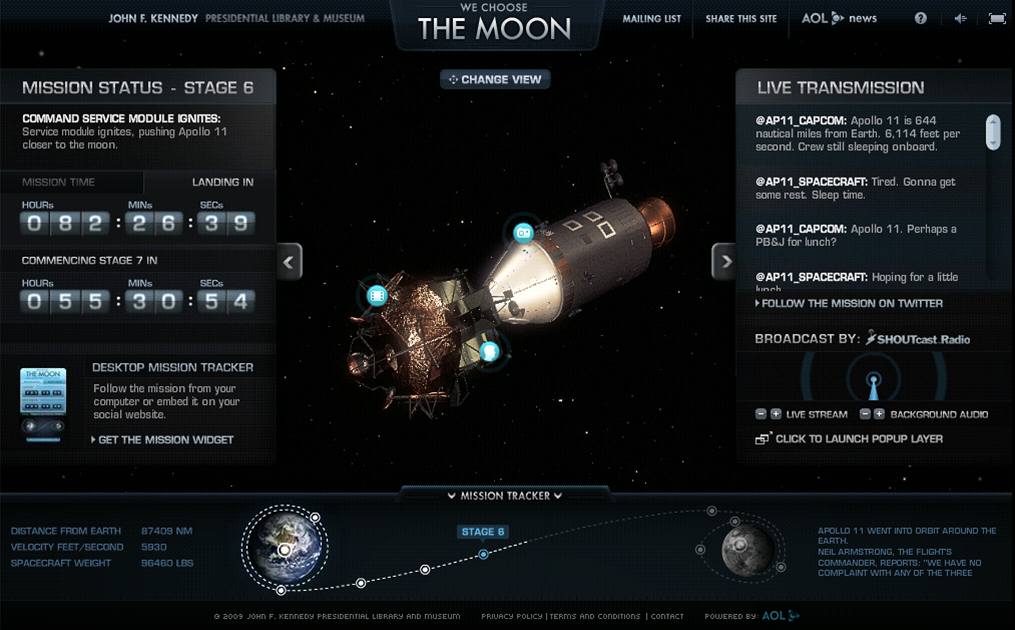Open the film strip video hotspot
Screen dimensions: 1015x630
[377, 295]
